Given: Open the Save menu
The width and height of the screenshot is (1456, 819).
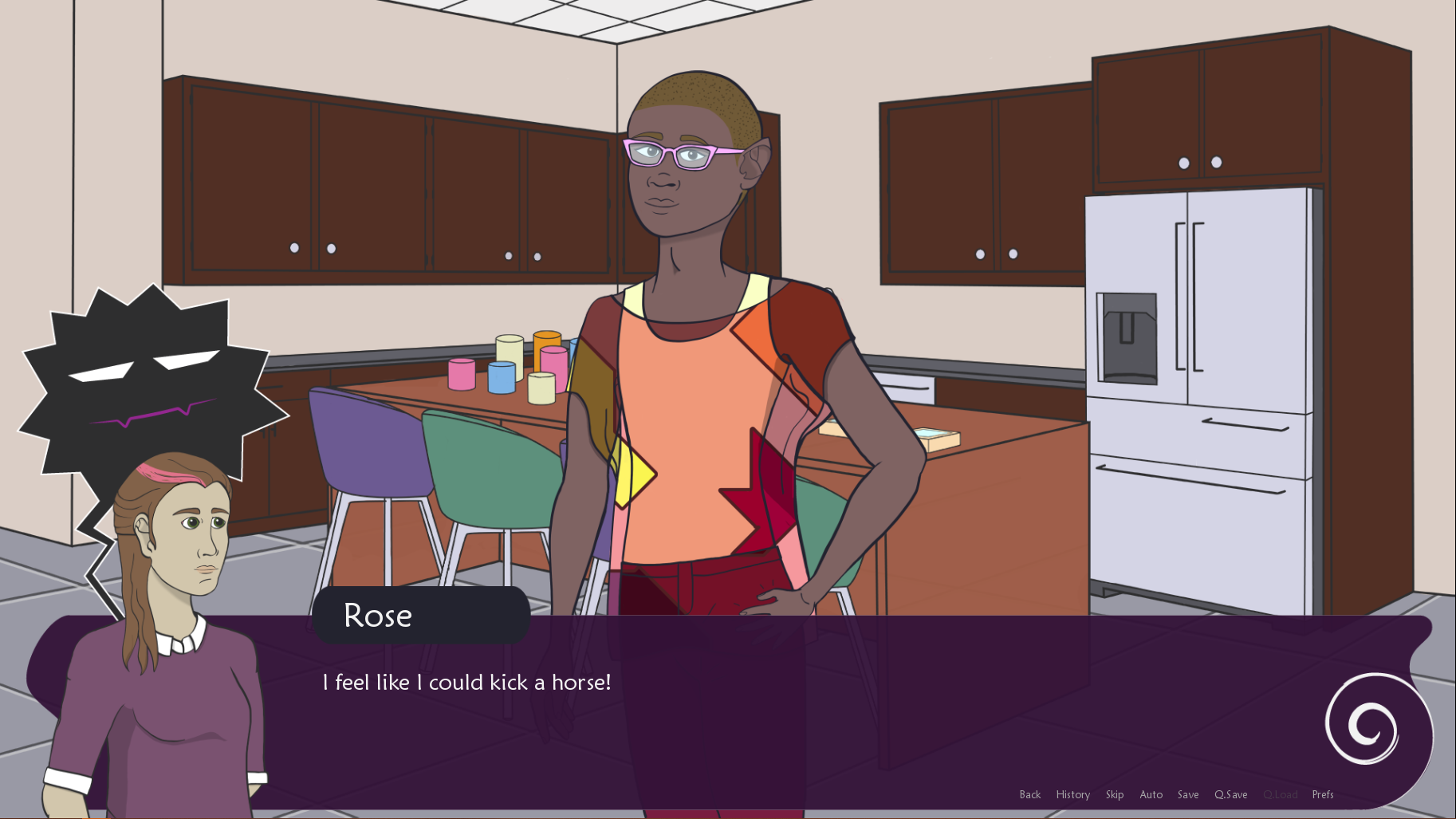Looking at the screenshot, I should [x=1187, y=794].
